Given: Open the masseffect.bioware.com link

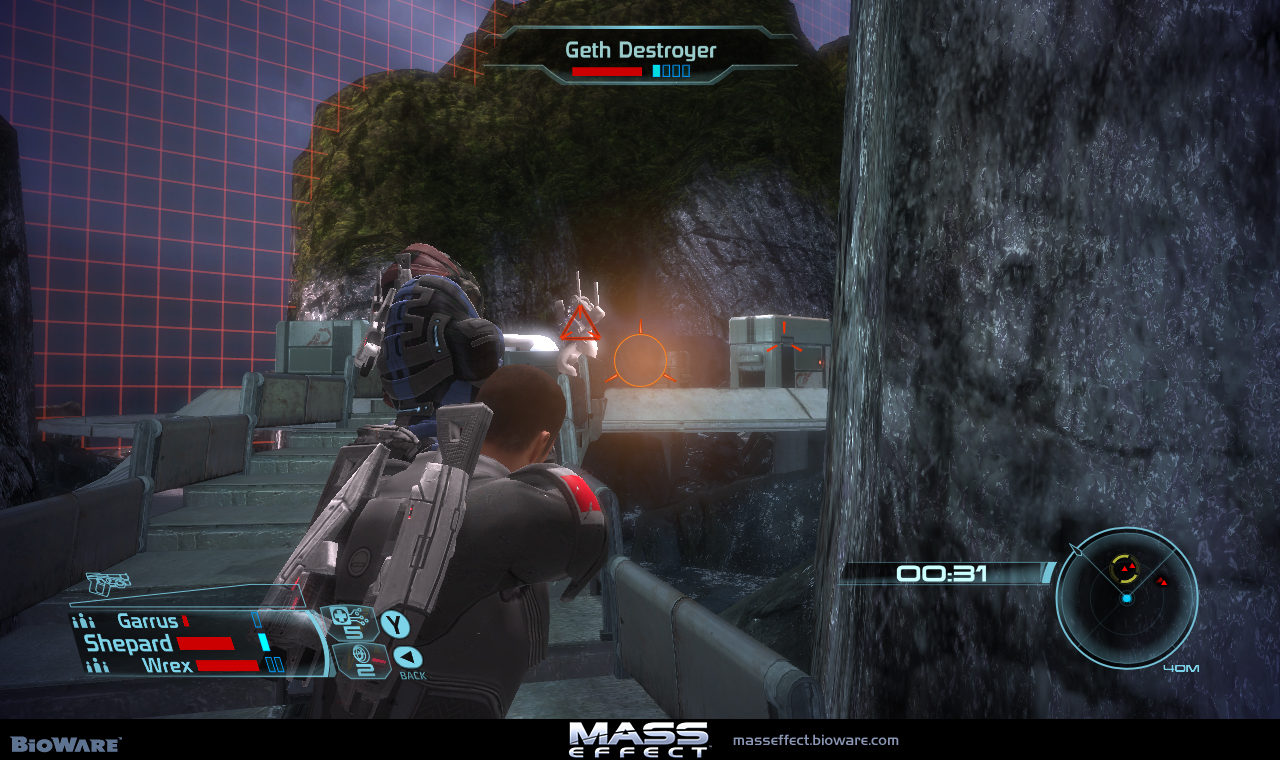Looking at the screenshot, I should [x=815, y=741].
